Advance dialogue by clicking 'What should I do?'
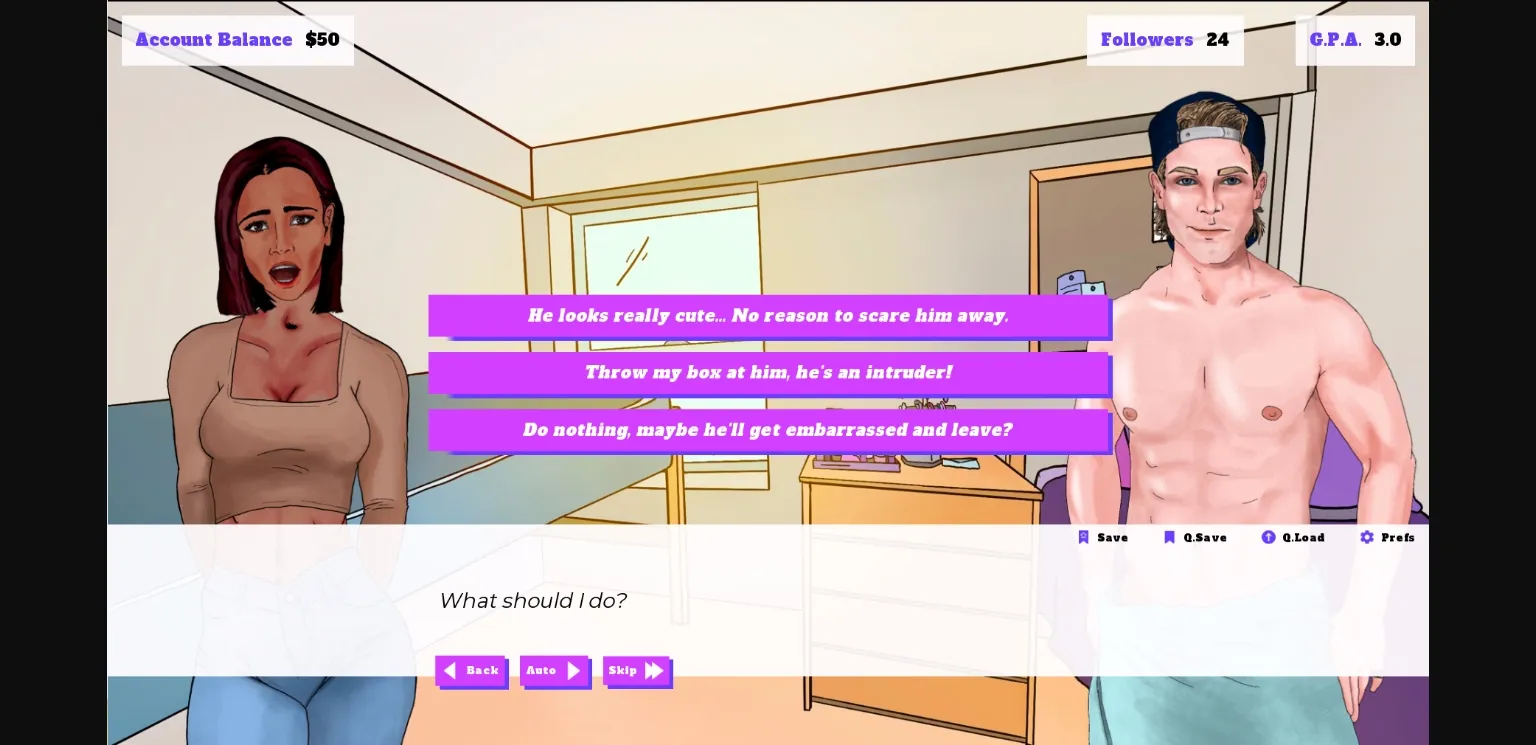 533,601
